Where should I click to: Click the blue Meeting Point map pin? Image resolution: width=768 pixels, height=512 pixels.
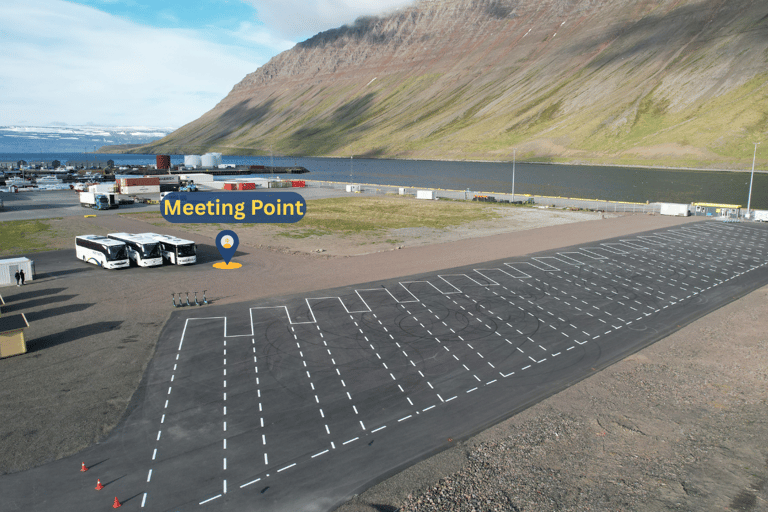click(227, 244)
